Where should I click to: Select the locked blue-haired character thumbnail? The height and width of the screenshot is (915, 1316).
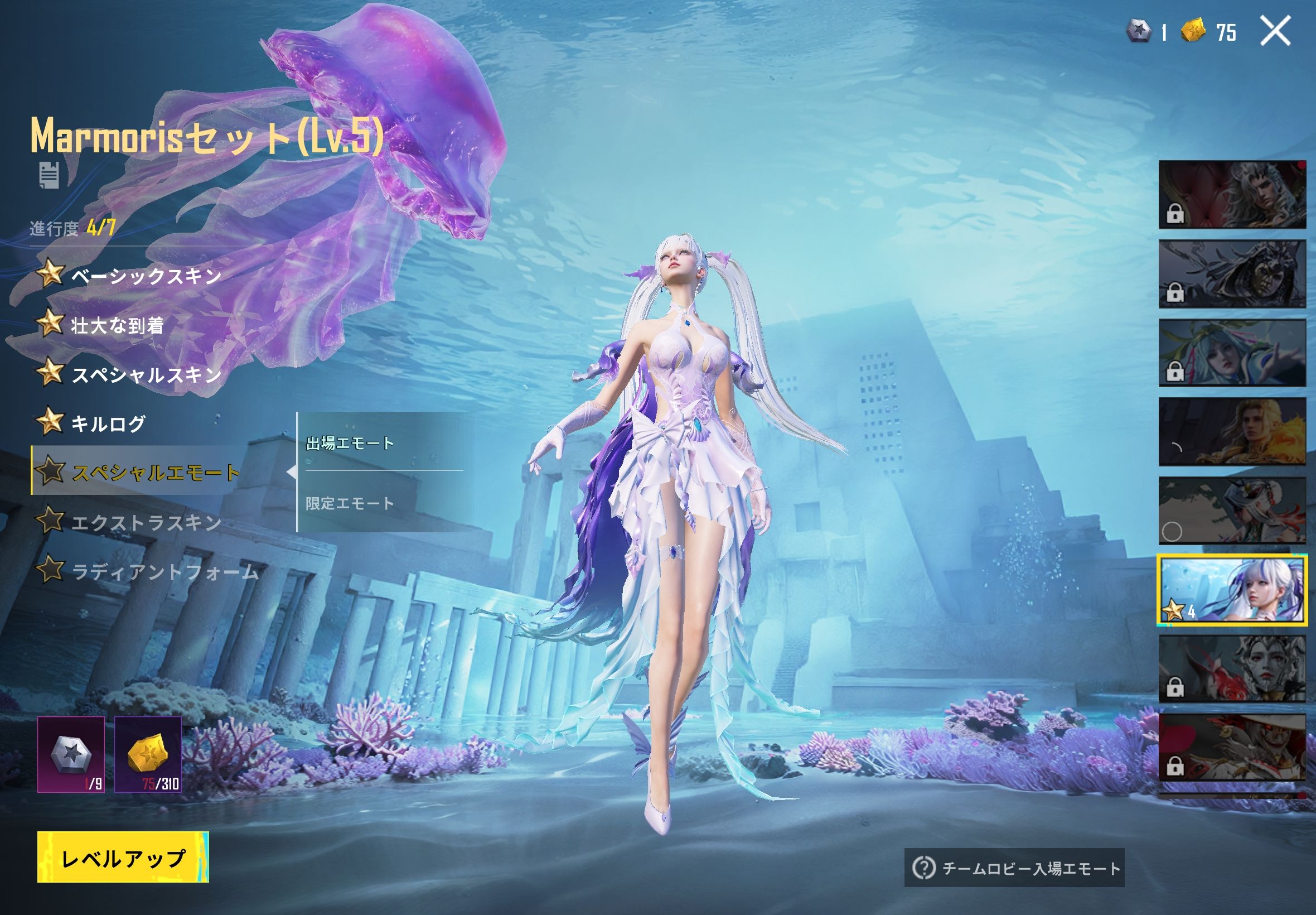[1232, 353]
